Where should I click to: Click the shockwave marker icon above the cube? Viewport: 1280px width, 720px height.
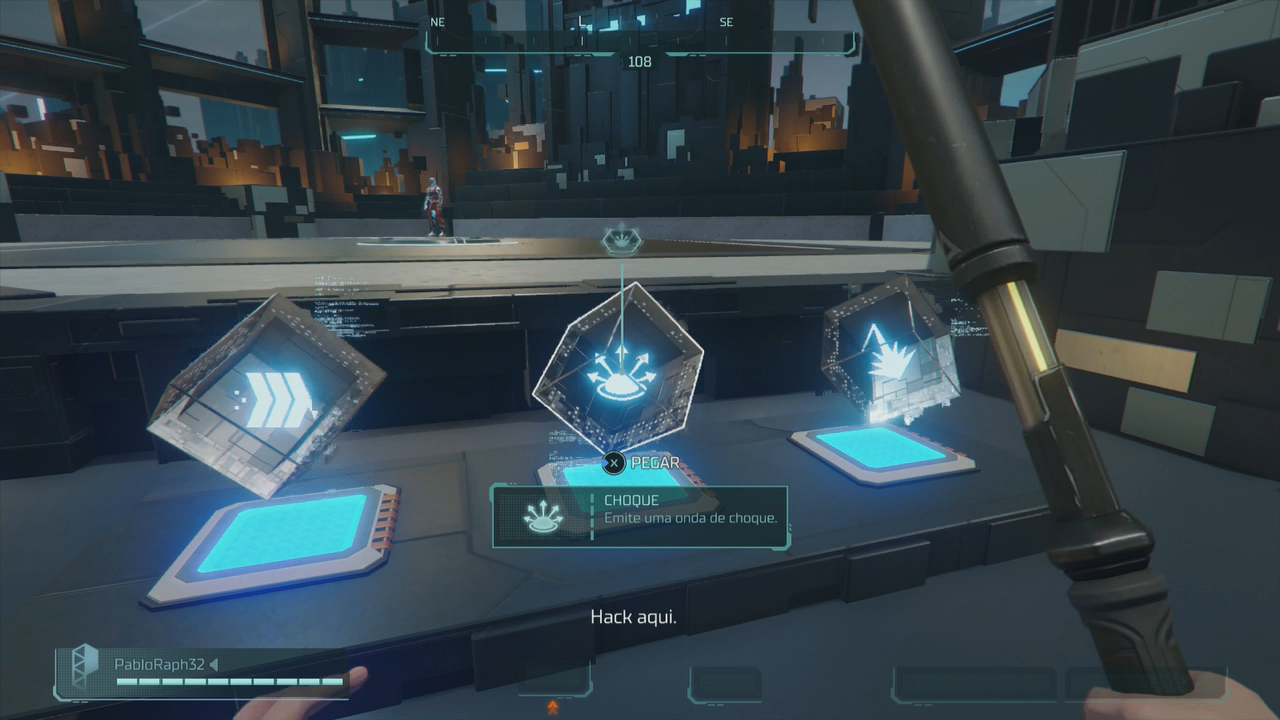tap(620, 241)
